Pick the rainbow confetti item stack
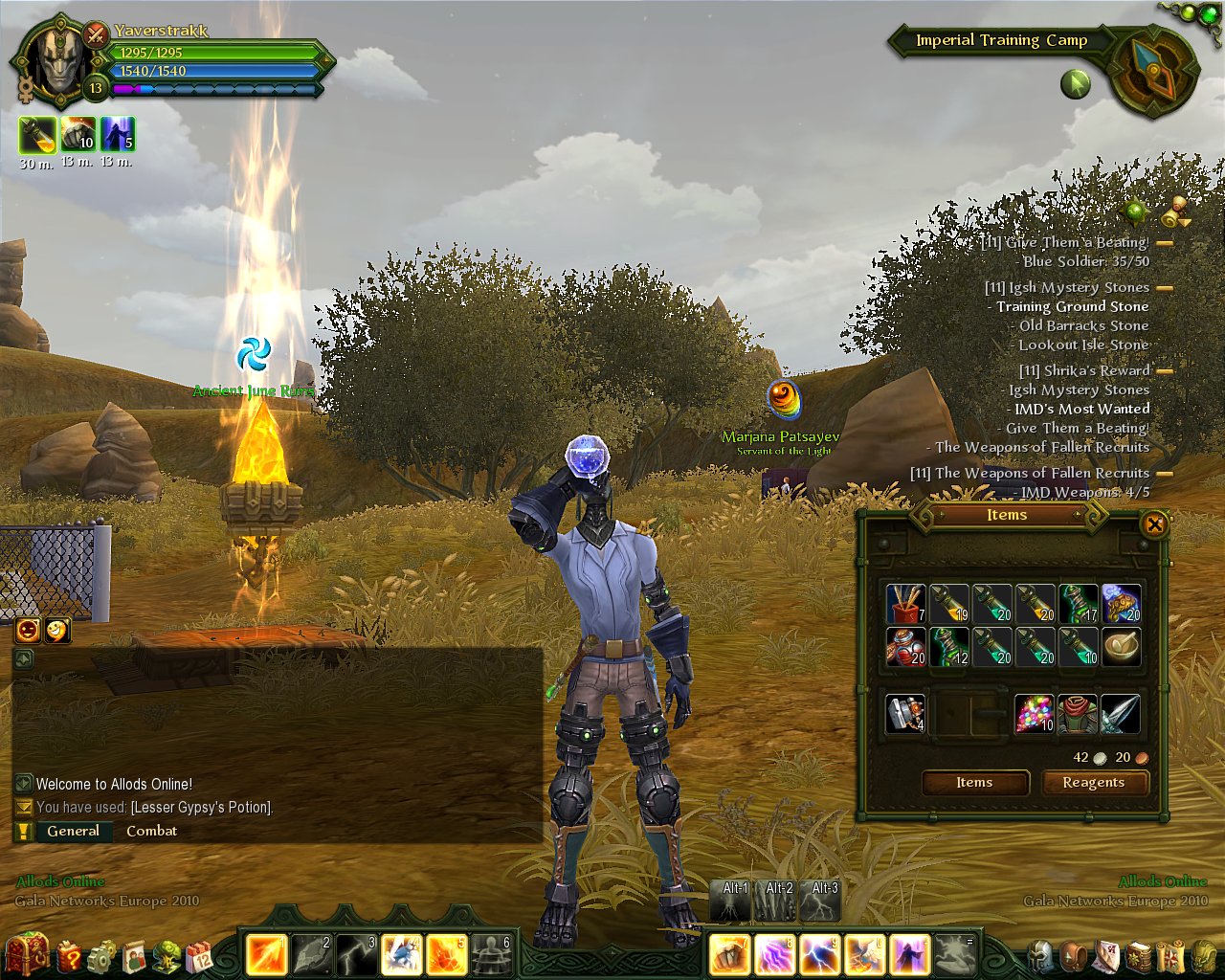Image resolution: width=1225 pixels, height=980 pixels. (x=1034, y=714)
